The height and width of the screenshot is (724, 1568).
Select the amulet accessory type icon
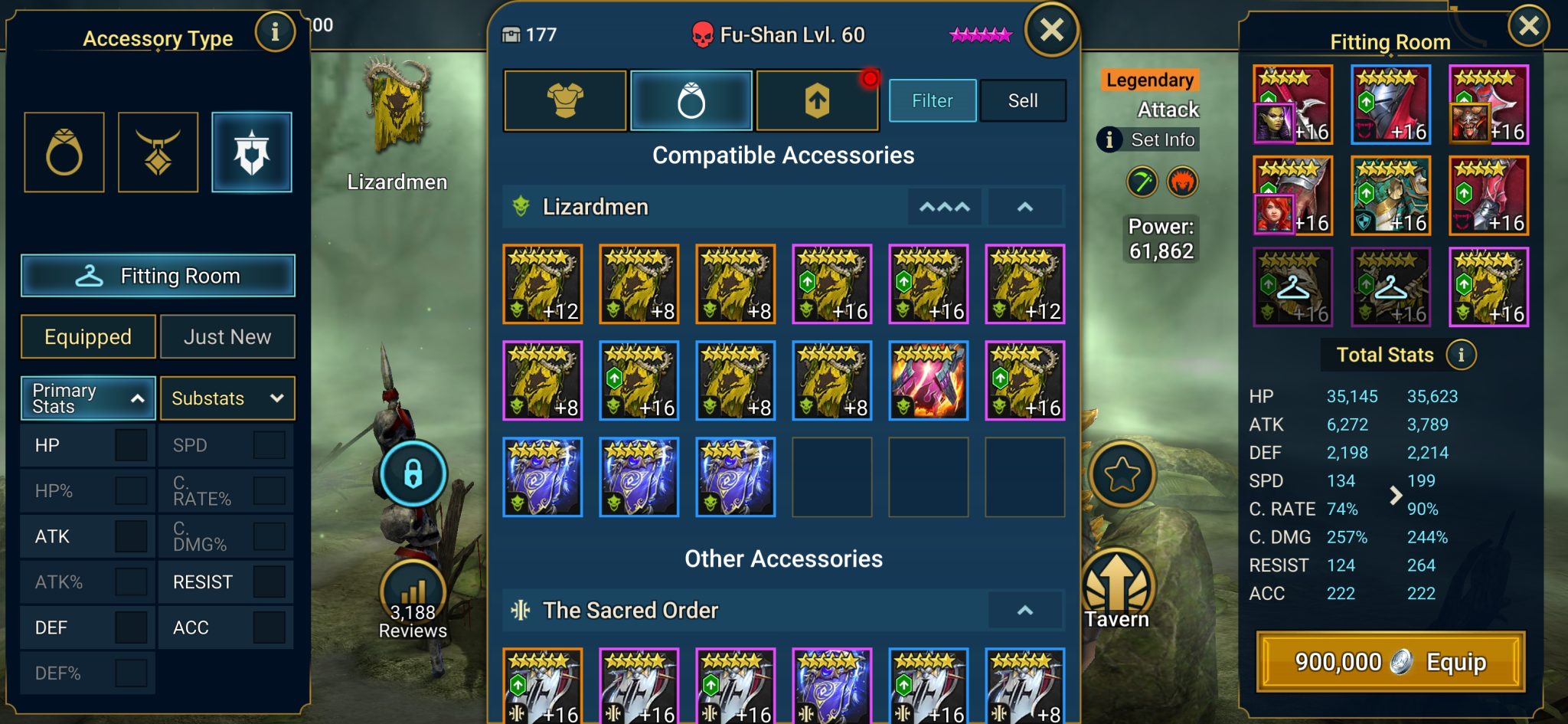tap(158, 151)
